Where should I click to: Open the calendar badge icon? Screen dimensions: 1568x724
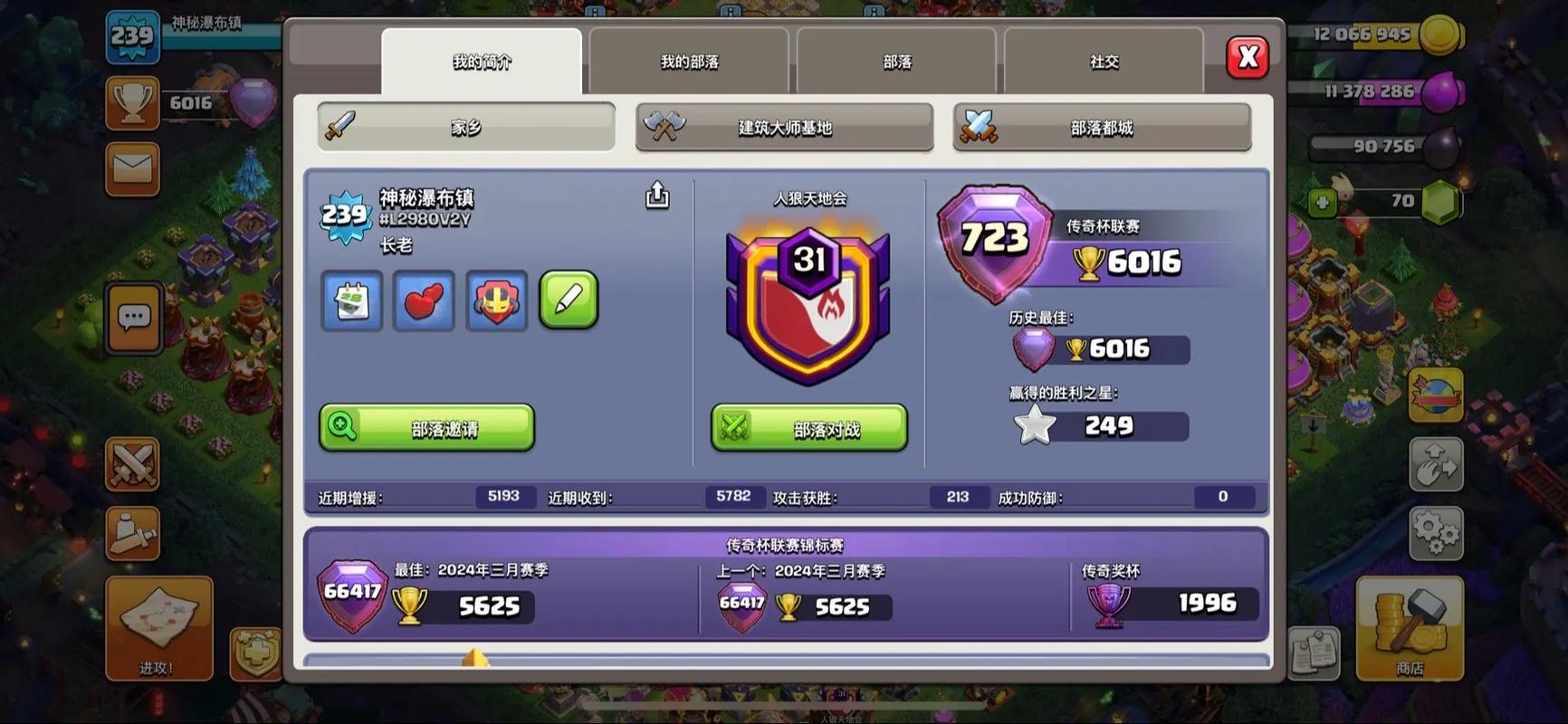click(x=351, y=300)
